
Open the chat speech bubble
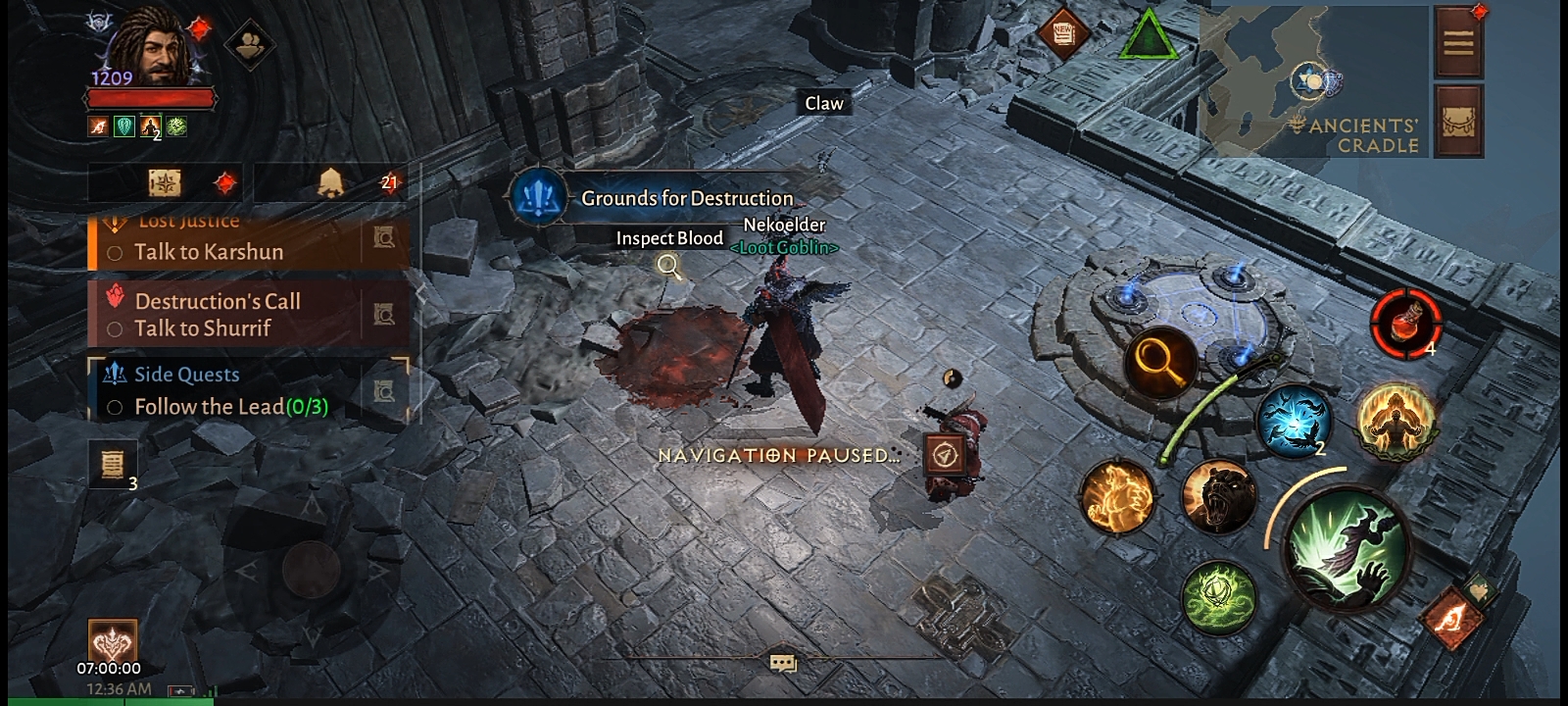(x=782, y=664)
